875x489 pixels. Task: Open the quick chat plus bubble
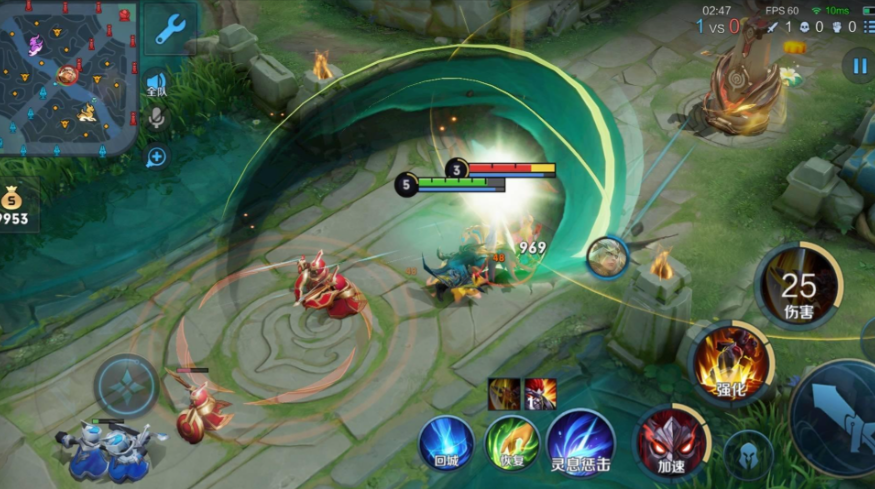156,157
